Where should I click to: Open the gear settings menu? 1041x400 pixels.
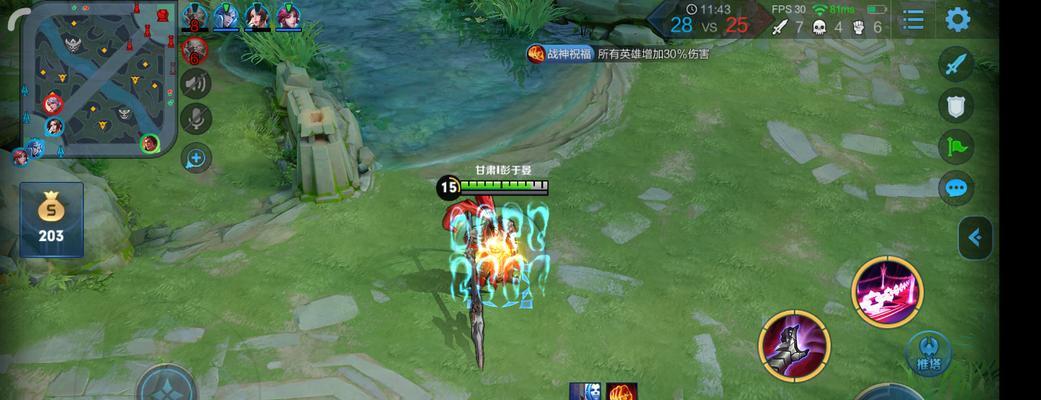[x=958, y=20]
